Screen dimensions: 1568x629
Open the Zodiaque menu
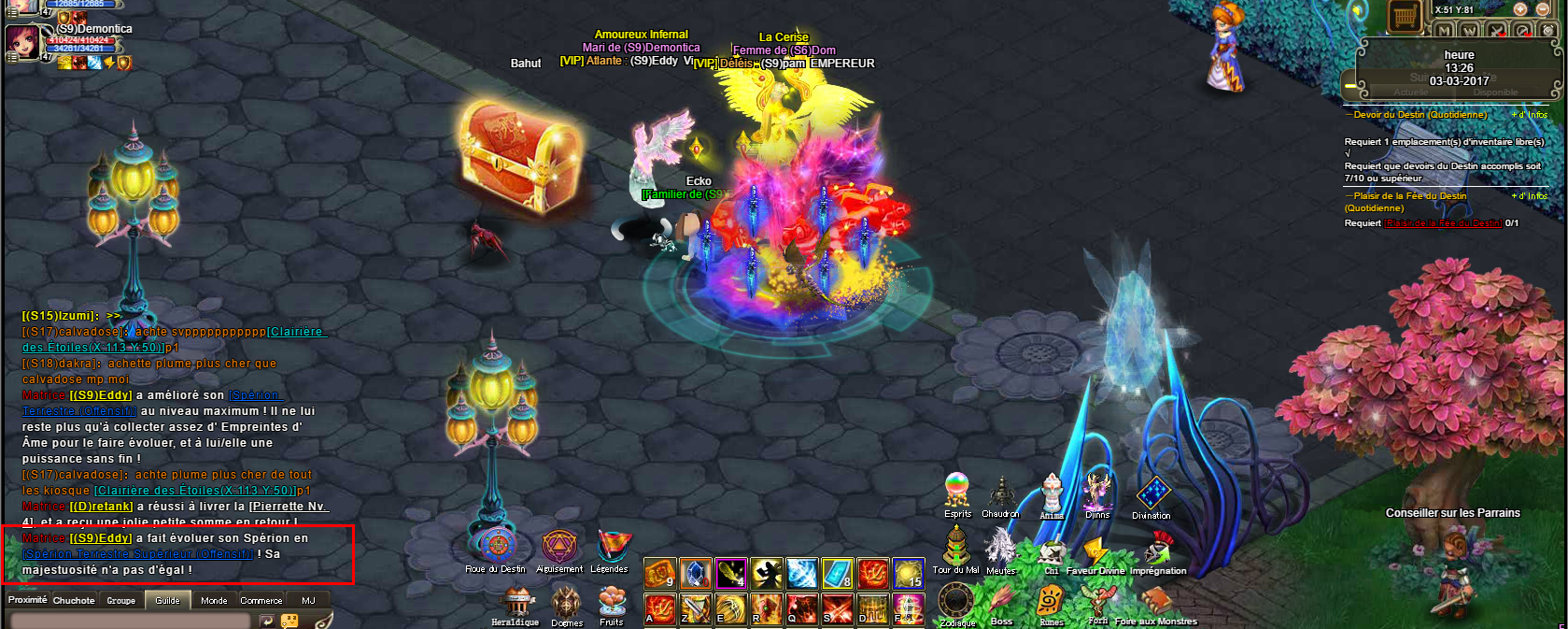pos(955,601)
